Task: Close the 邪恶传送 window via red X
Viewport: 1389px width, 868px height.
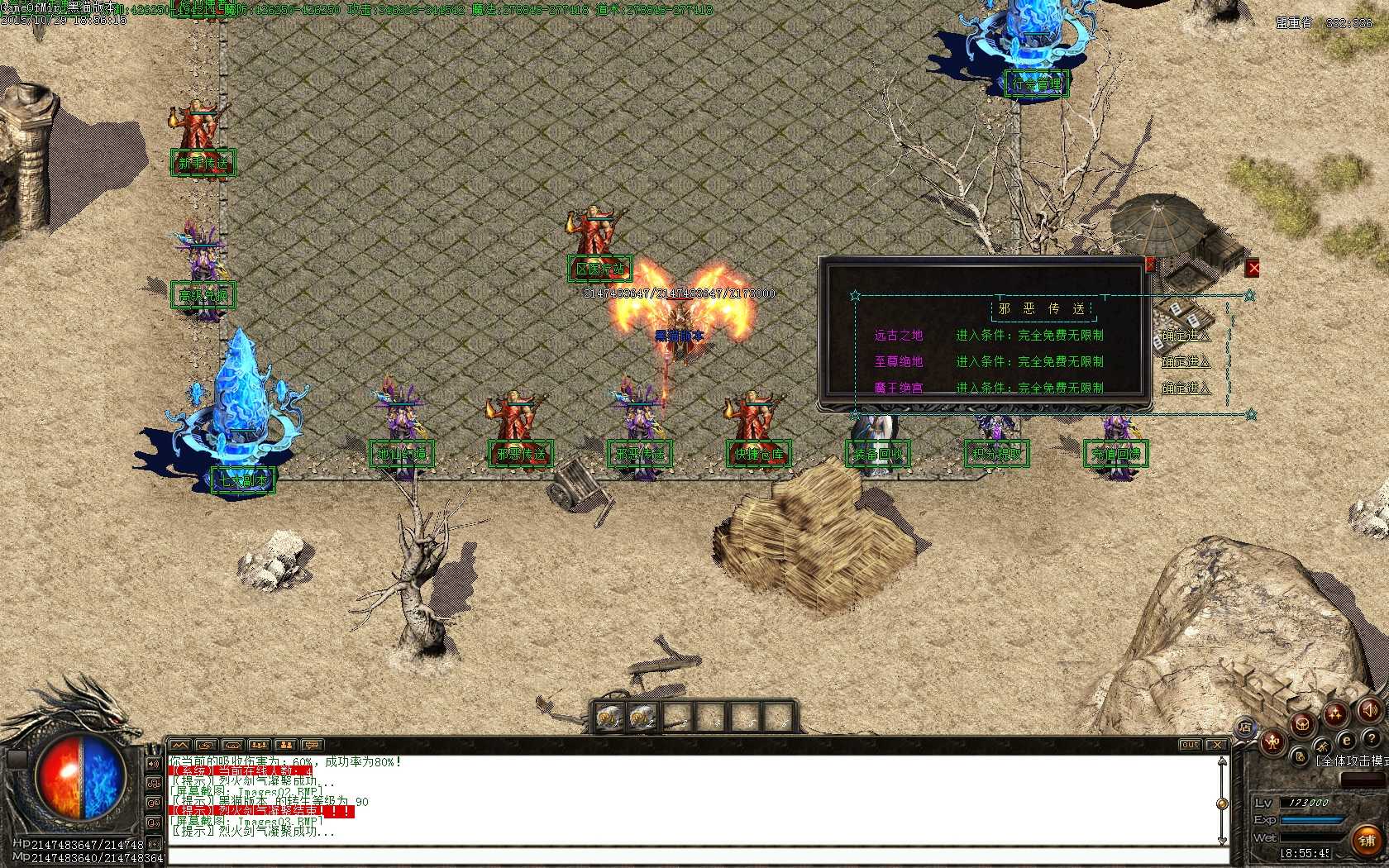Action: [x=1150, y=265]
